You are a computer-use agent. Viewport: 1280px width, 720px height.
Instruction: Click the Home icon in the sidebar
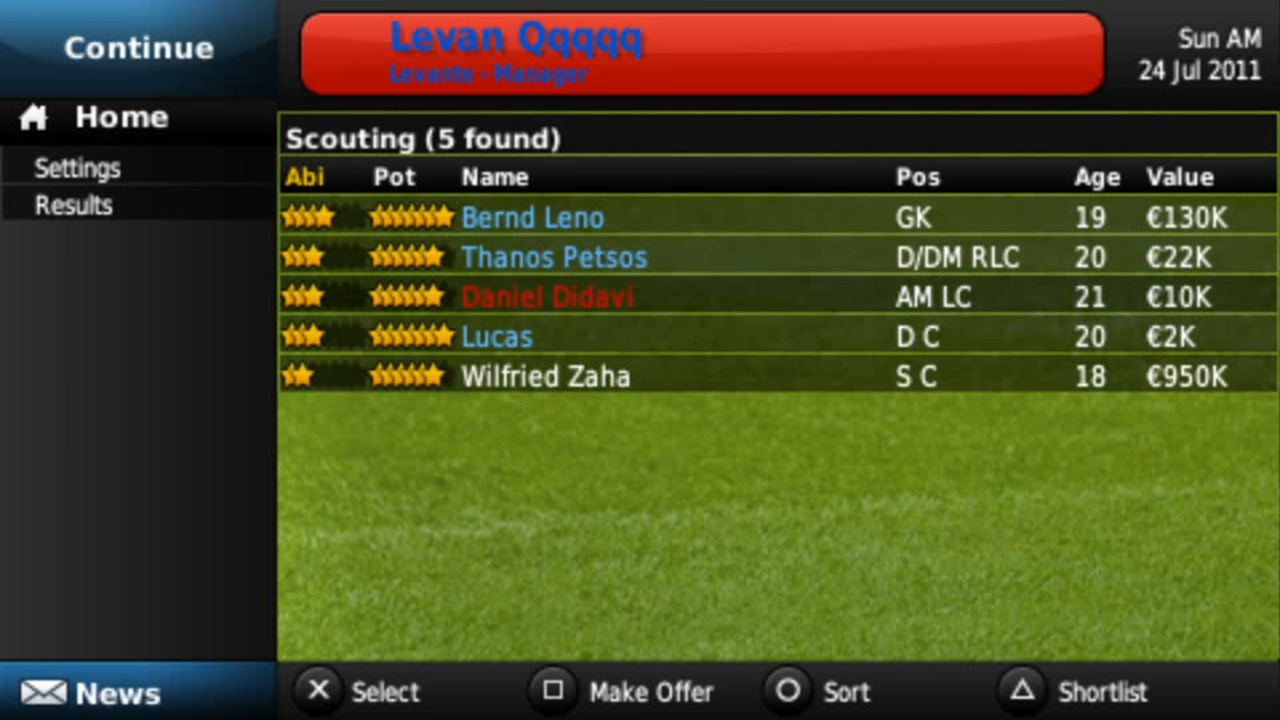(x=33, y=117)
